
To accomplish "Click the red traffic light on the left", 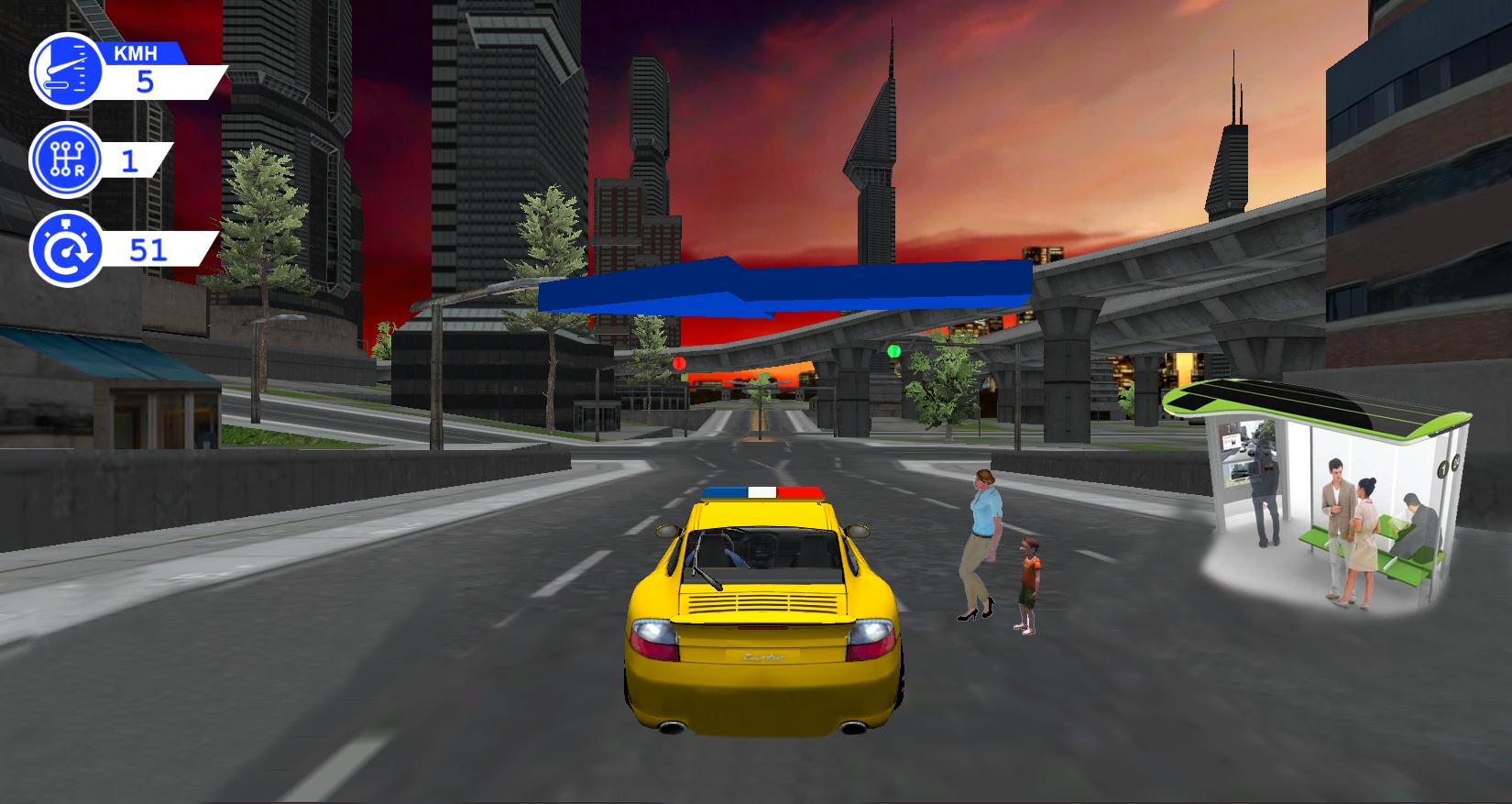I will click(679, 363).
